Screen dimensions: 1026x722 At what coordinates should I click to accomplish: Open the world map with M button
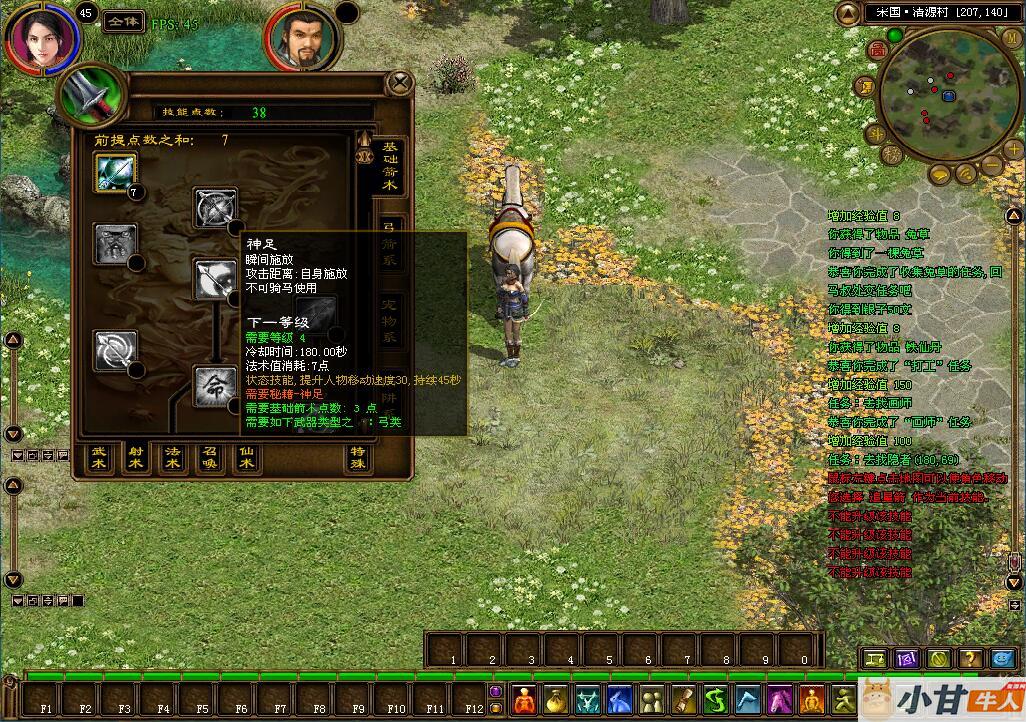(x=1011, y=37)
